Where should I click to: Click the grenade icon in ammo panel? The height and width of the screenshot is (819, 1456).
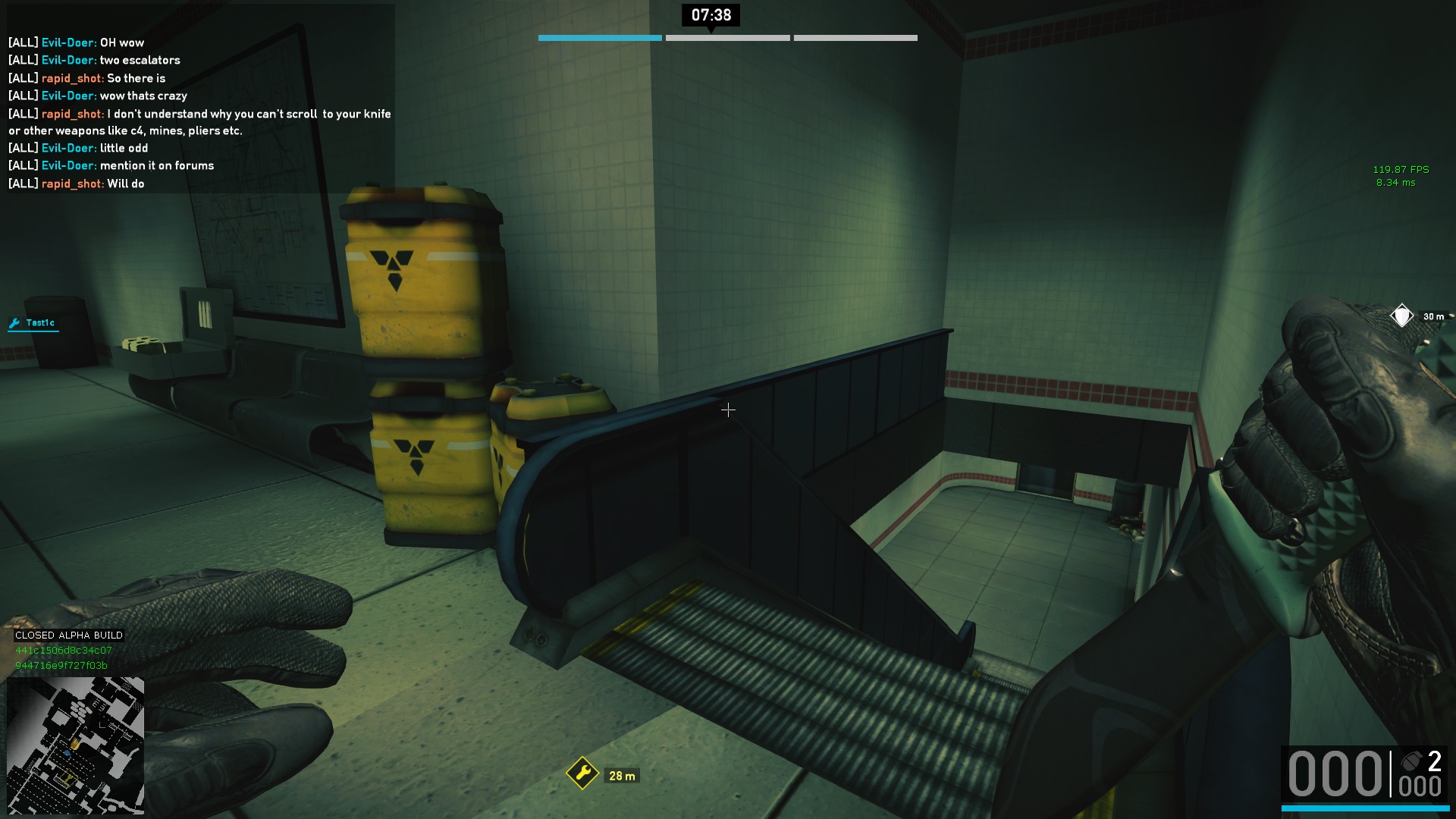coord(1411,761)
